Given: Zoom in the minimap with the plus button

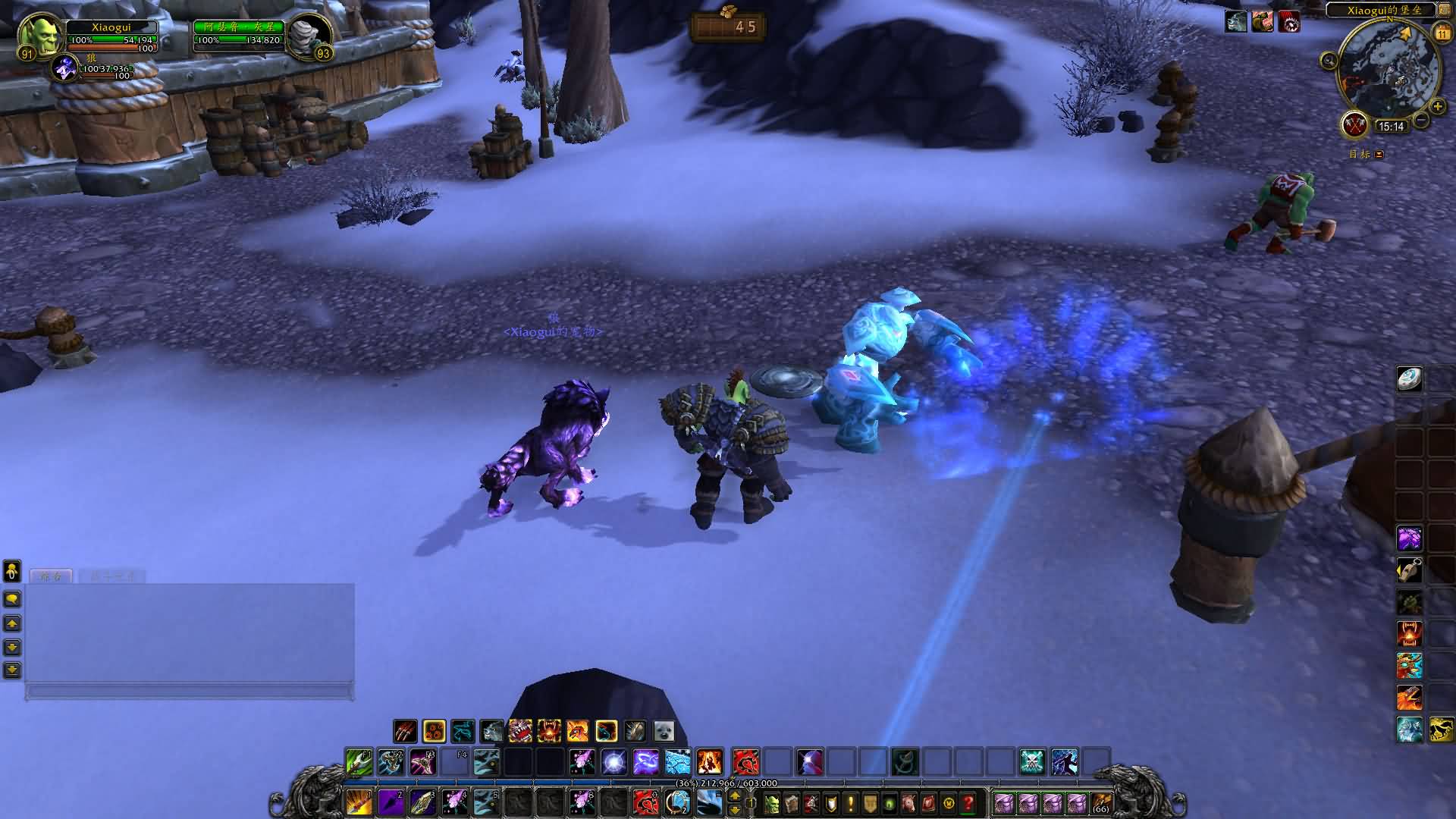Looking at the screenshot, I should 1437,107.
